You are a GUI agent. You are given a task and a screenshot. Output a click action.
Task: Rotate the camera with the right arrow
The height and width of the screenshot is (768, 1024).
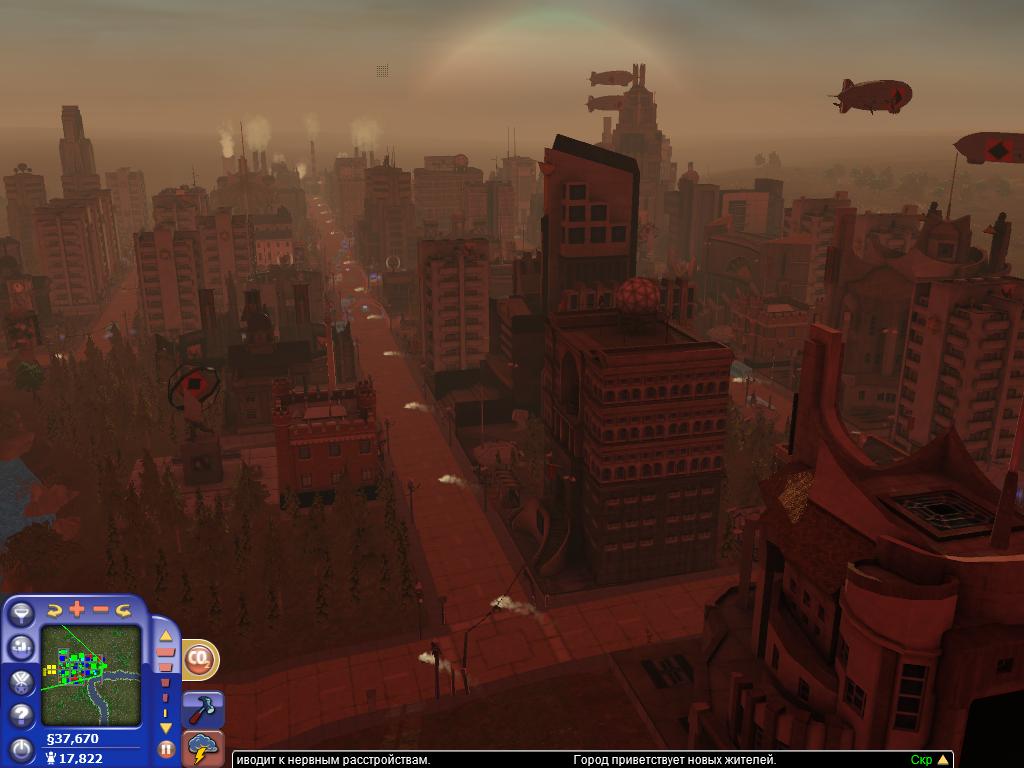click(x=124, y=610)
